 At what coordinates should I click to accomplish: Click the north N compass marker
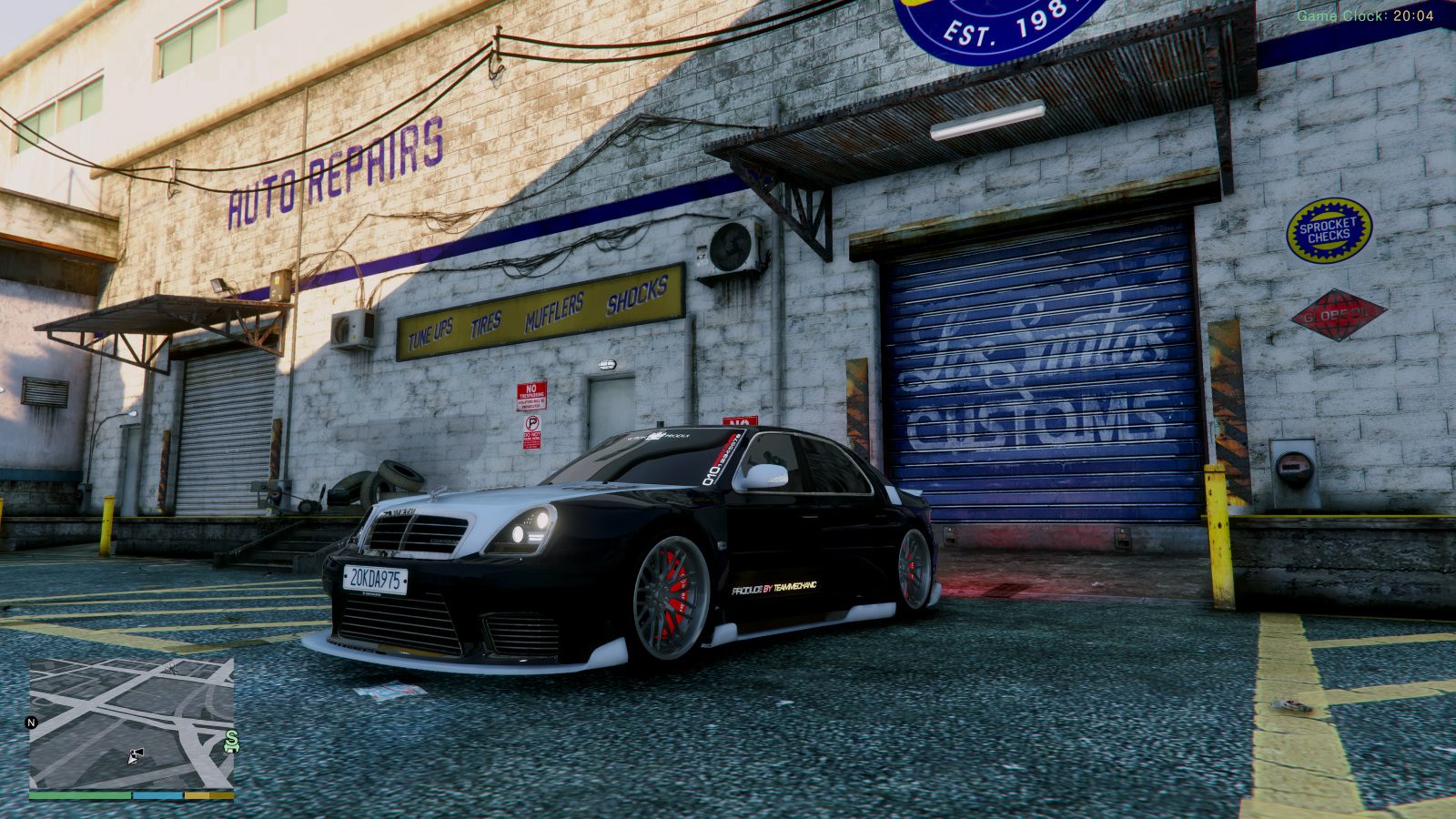pyautogui.click(x=32, y=723)
